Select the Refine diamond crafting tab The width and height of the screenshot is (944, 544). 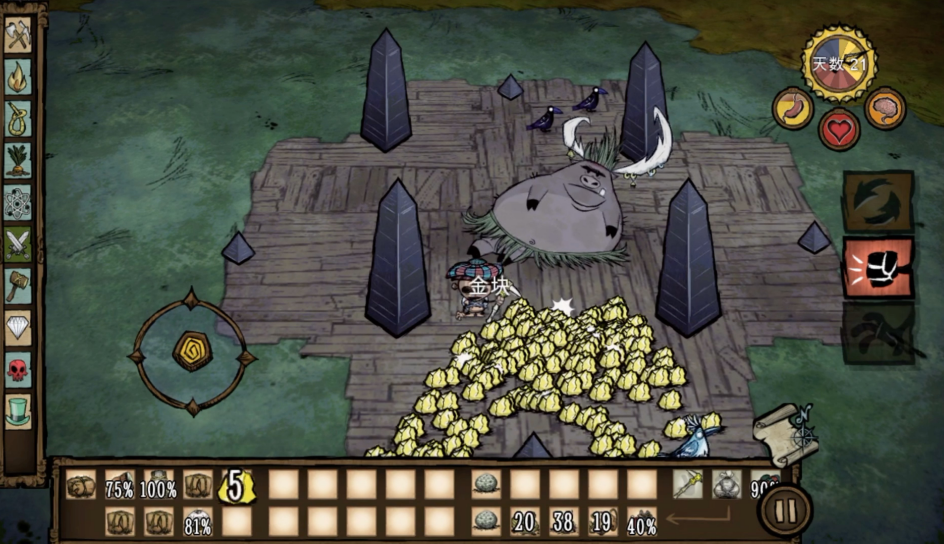click(18, 326)
